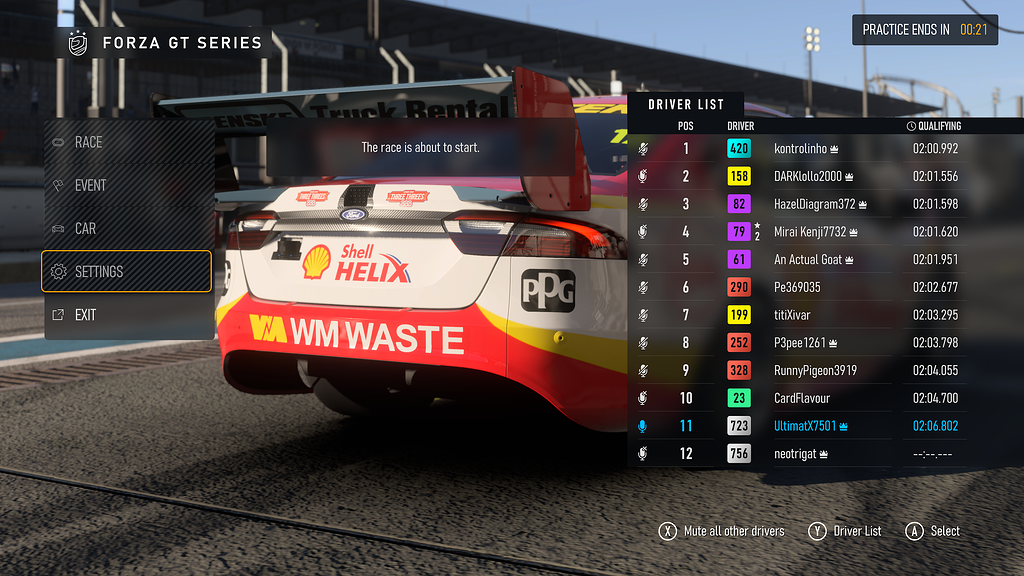Select the Event menu option
1024x576 pixels.
tap(127, 185)
